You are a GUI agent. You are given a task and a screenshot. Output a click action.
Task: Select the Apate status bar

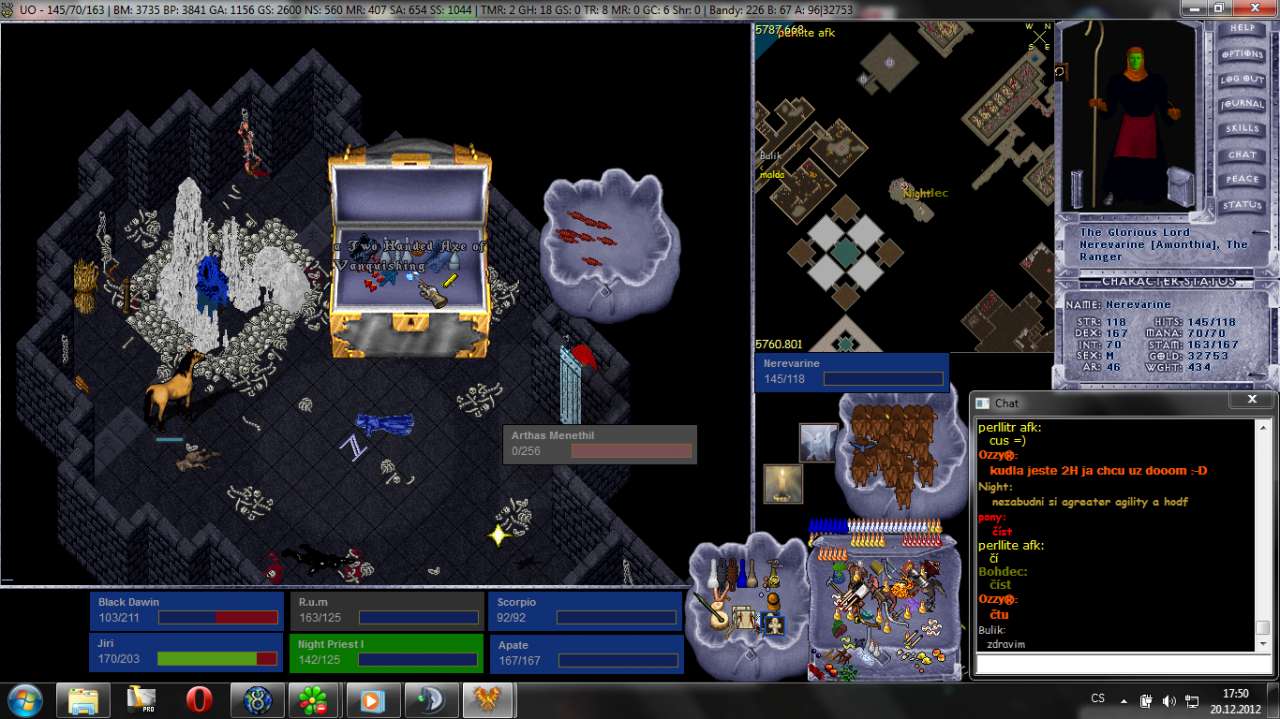(x=585, y=652)
